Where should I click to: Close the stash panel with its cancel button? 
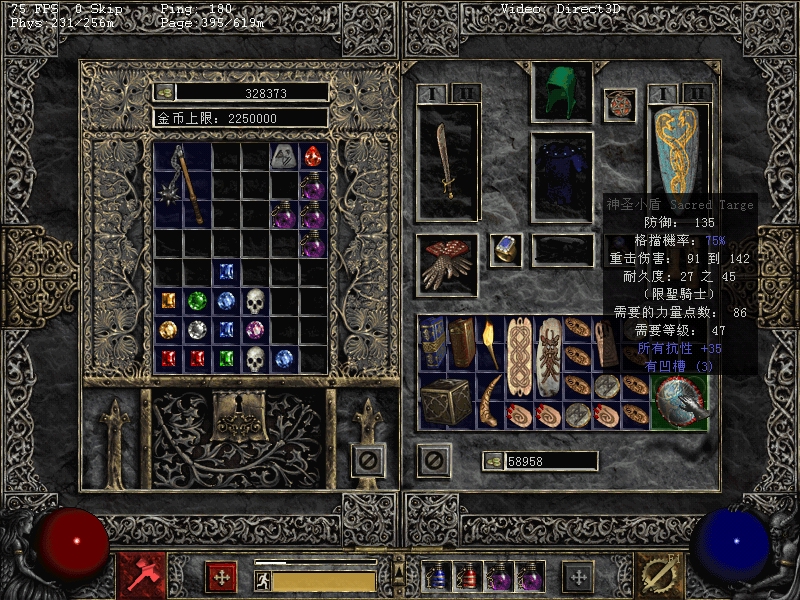pos(369,461)
